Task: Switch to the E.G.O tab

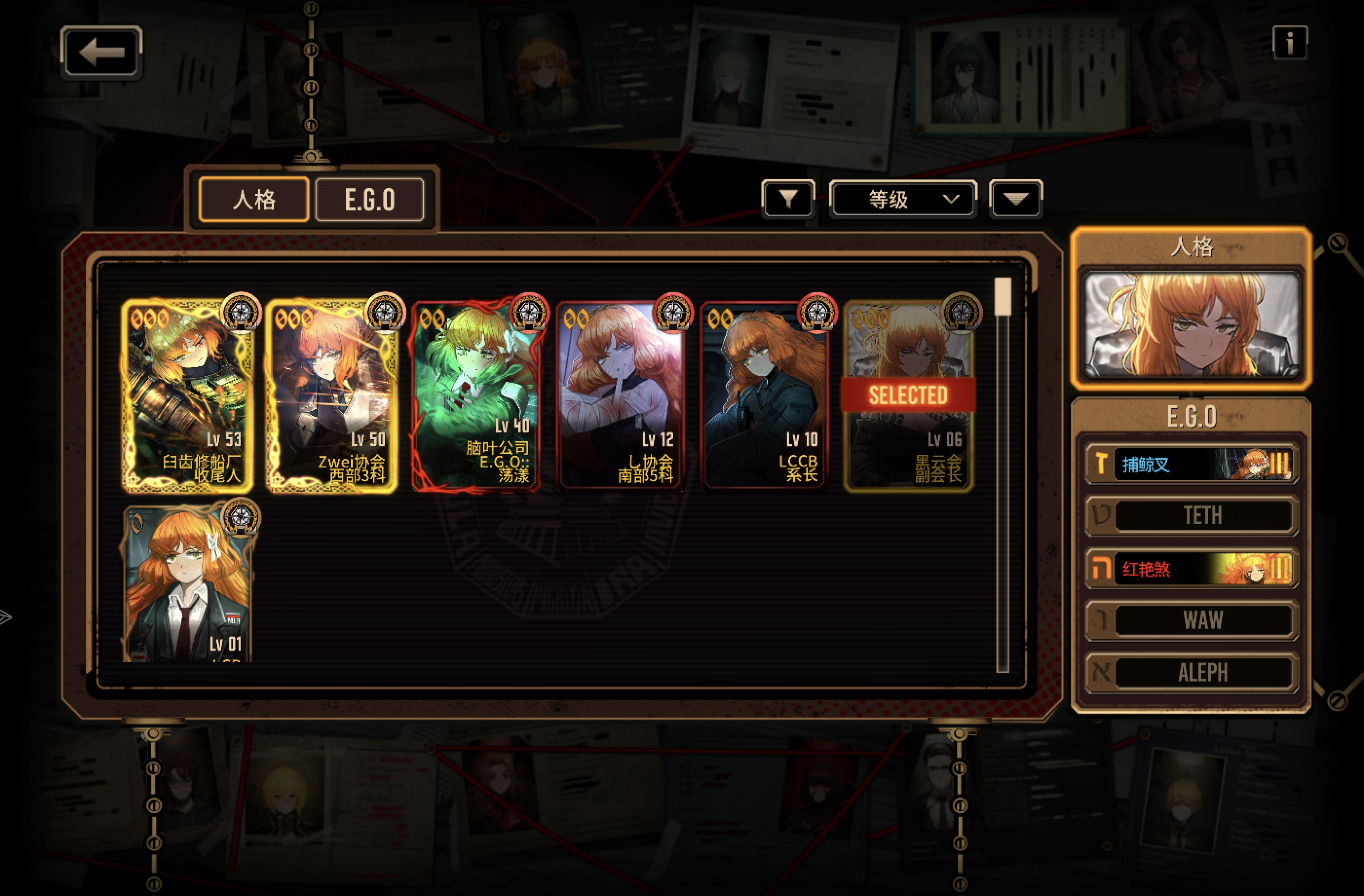Action: [x=370, y=199]
